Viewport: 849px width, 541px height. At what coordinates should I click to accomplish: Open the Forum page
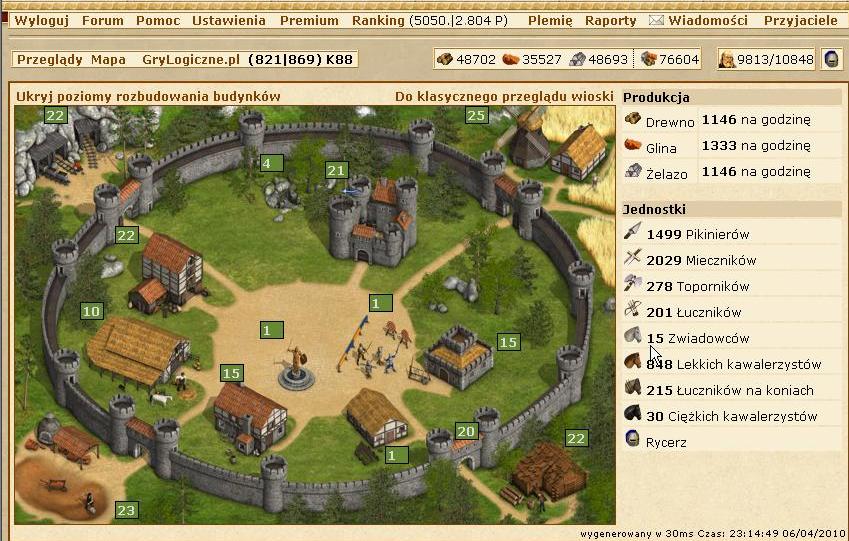pos(103,20)
